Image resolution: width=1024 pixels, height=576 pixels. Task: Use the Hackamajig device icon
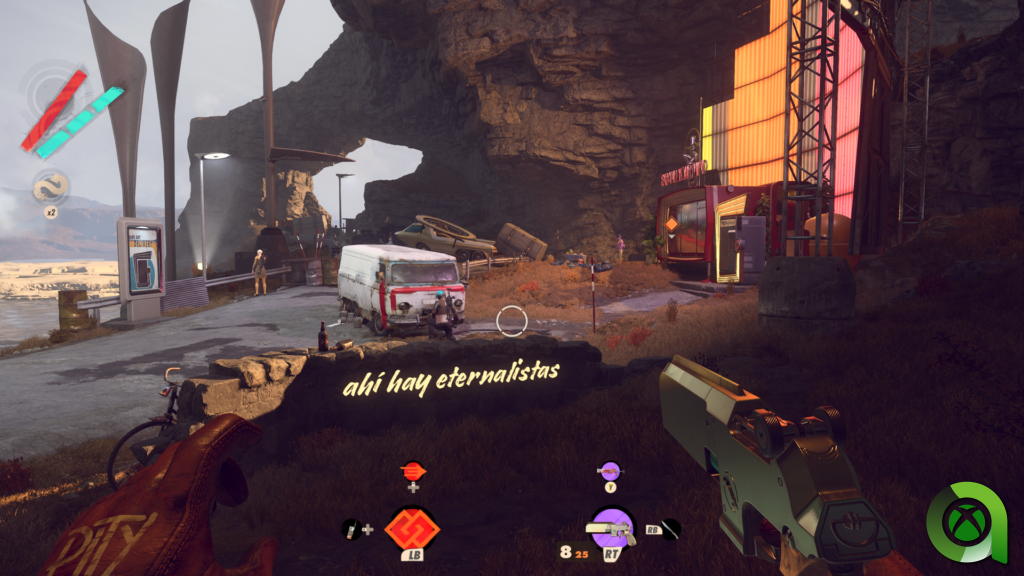(x=350, y=529)
